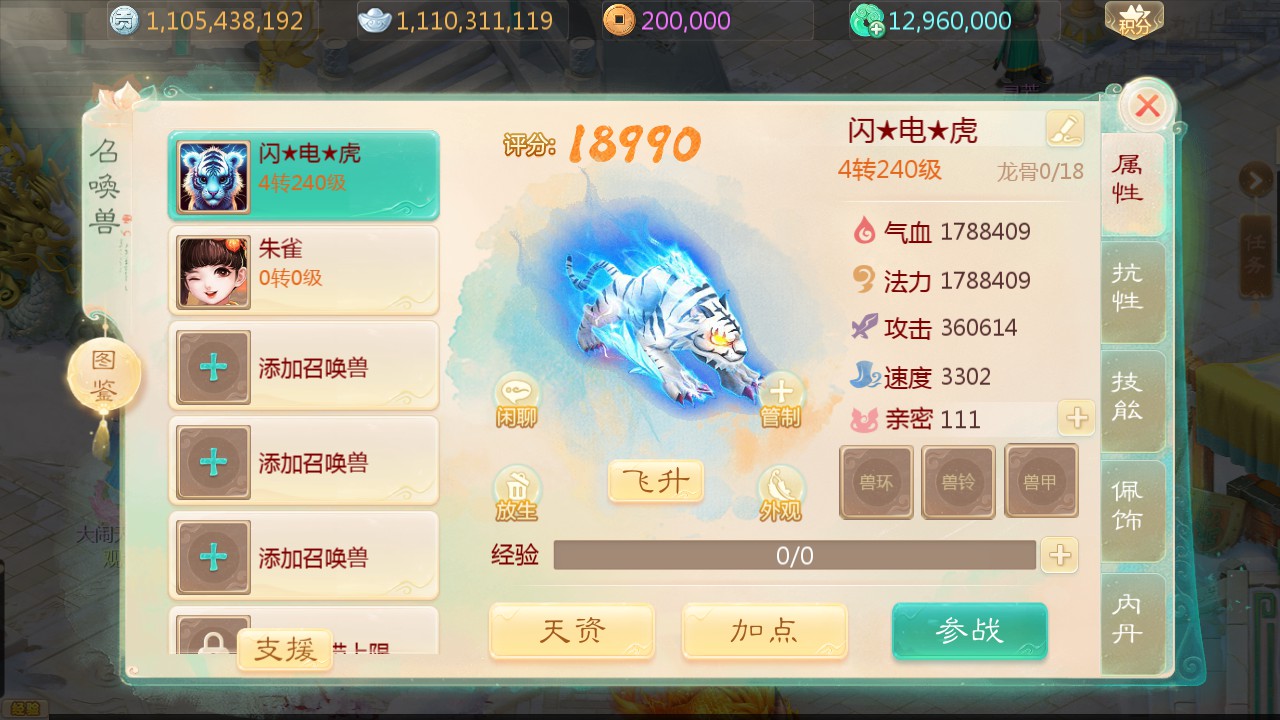Click the 亲密 intimacy plus stepper

1075,420
